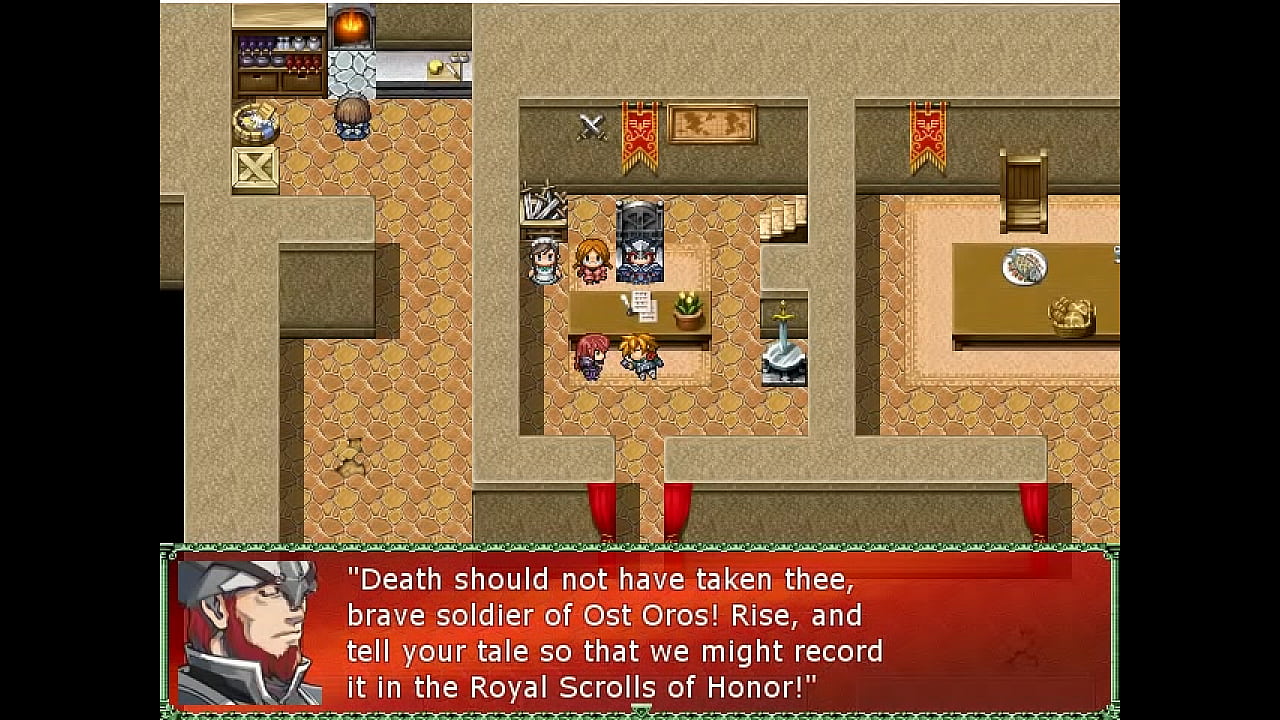Advance the knight's dialogue message box
This screenshot has width=1280, height=720.
[x=640, y=630]
